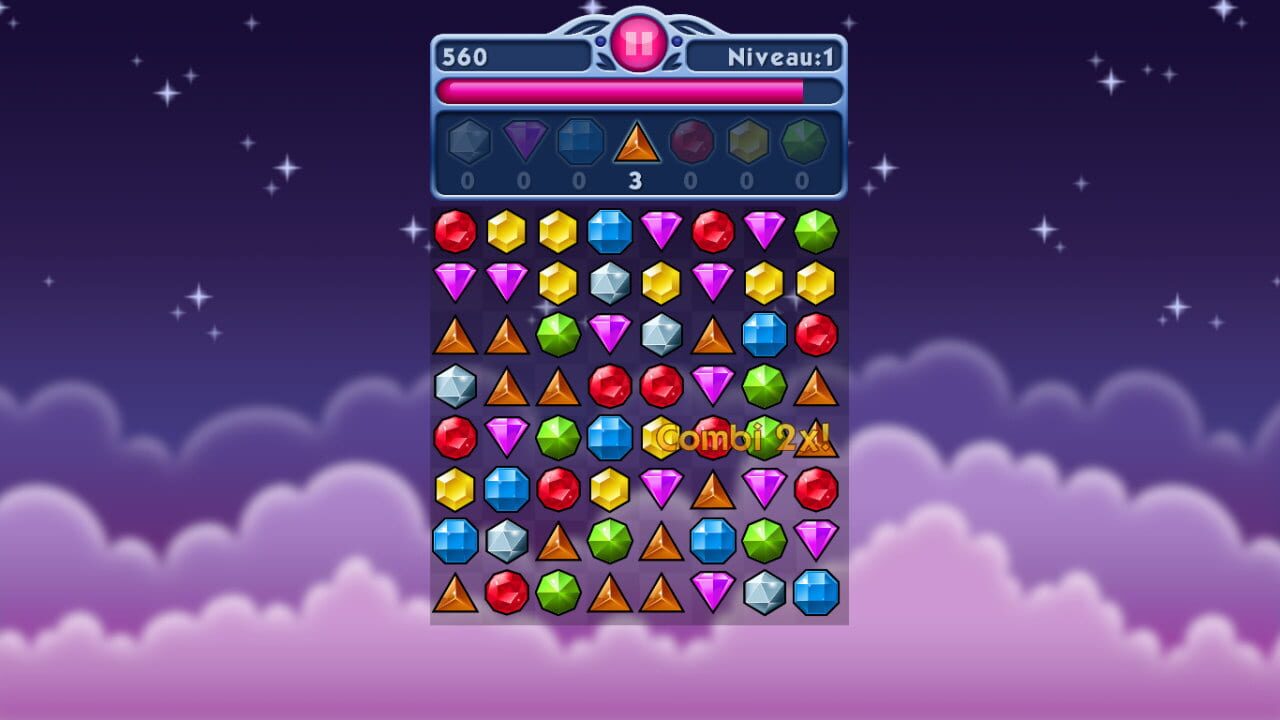
Task: Select the blue octagon gem counter icon
Action: [581, 142]
